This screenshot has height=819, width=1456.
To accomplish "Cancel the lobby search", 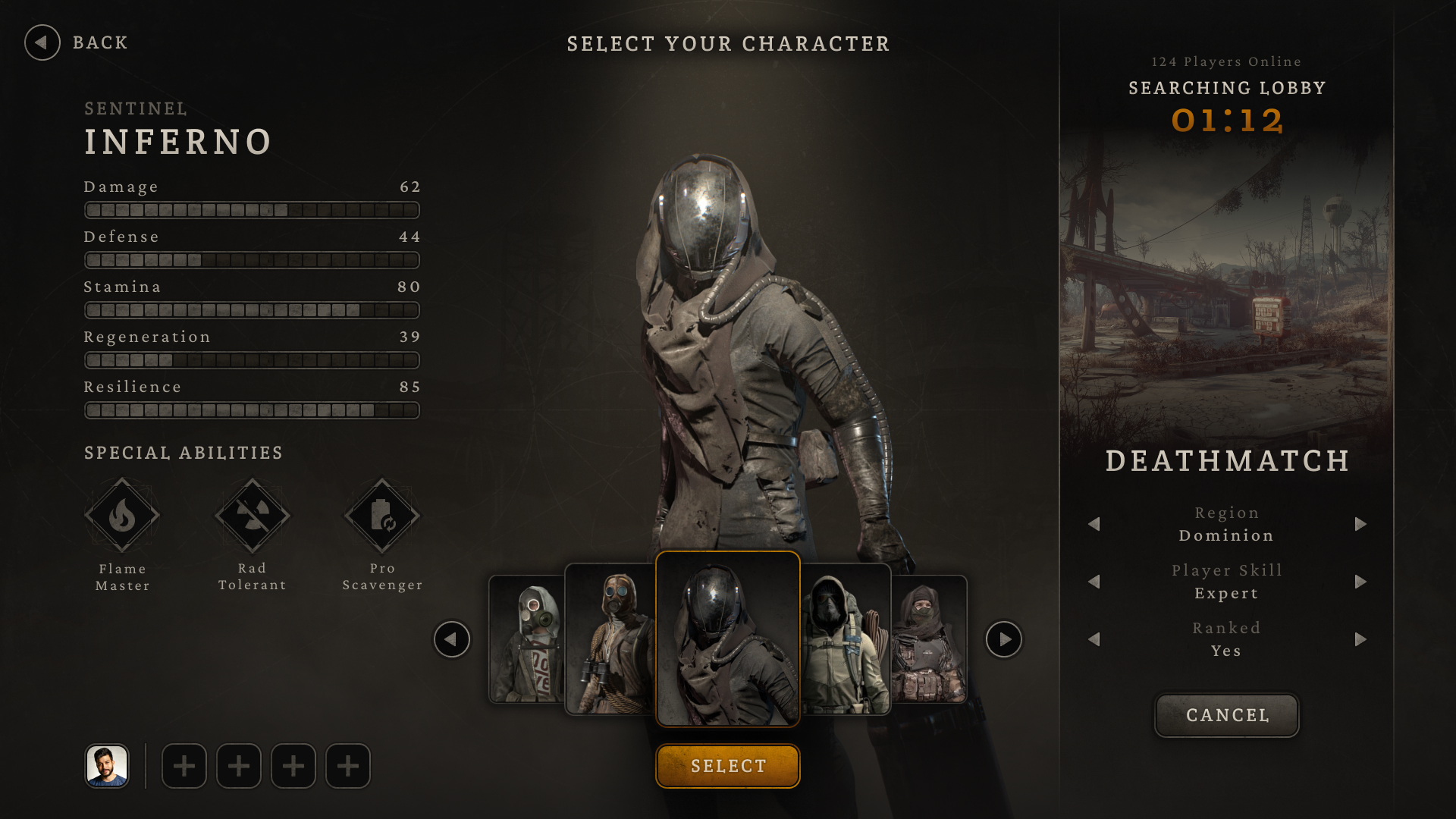I will pos(1226,715).
